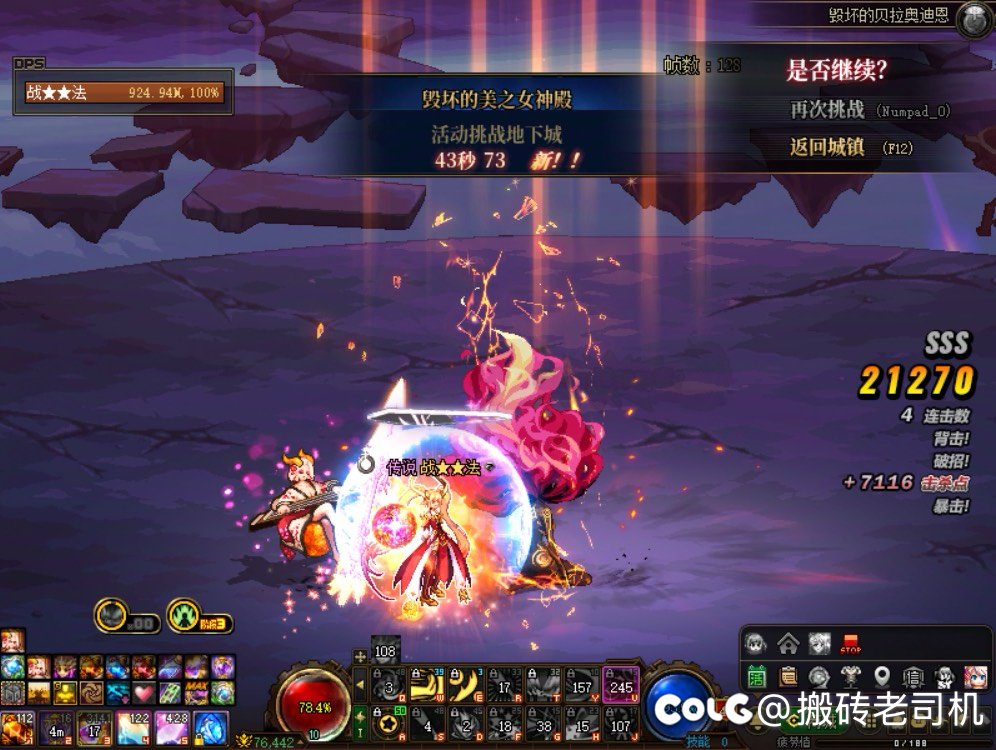Choose 再次挑战 to retry the dungeon

point(827,109)
